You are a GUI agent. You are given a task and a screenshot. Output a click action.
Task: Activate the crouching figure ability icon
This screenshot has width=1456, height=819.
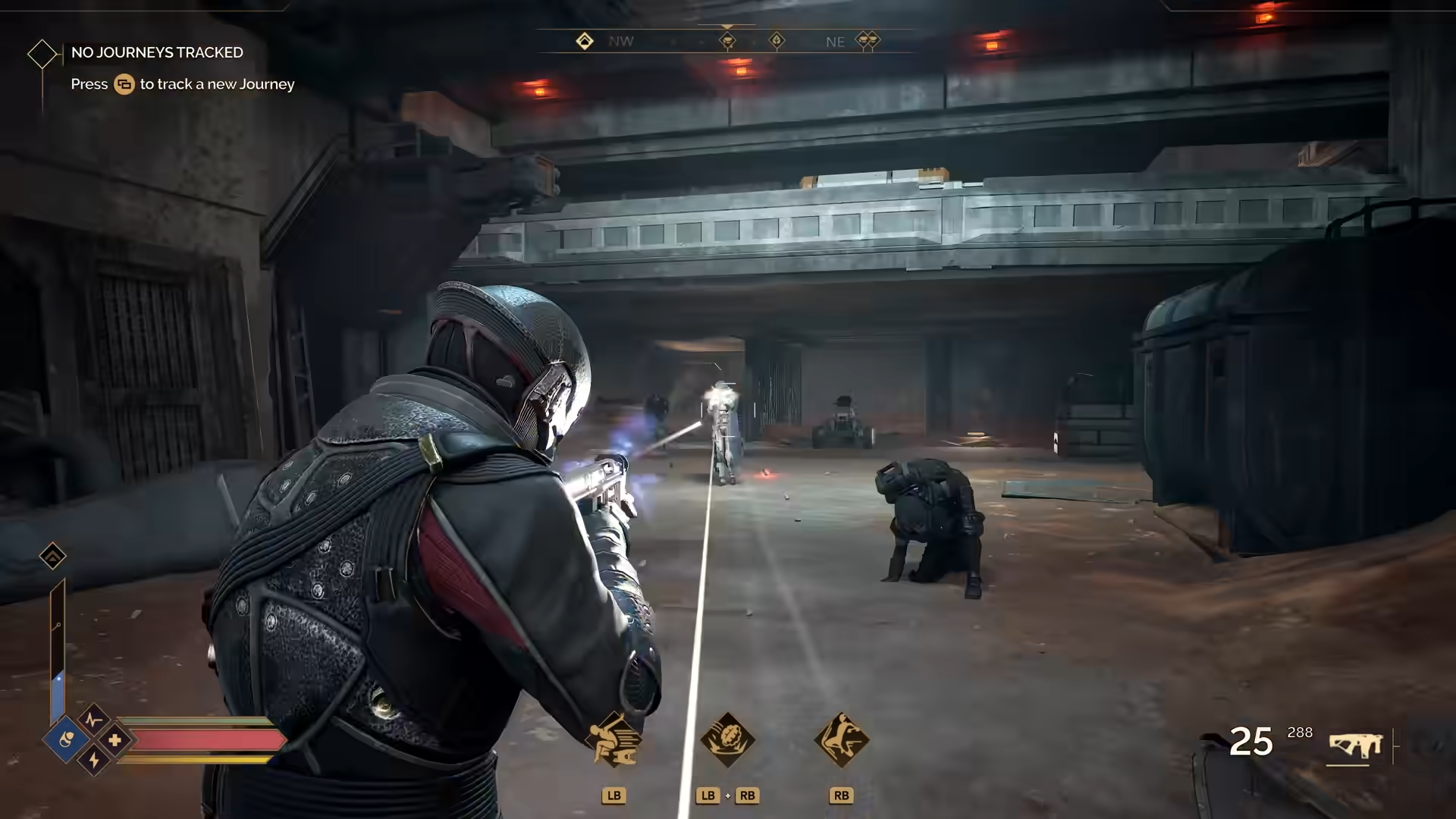(x=613, y=739)
